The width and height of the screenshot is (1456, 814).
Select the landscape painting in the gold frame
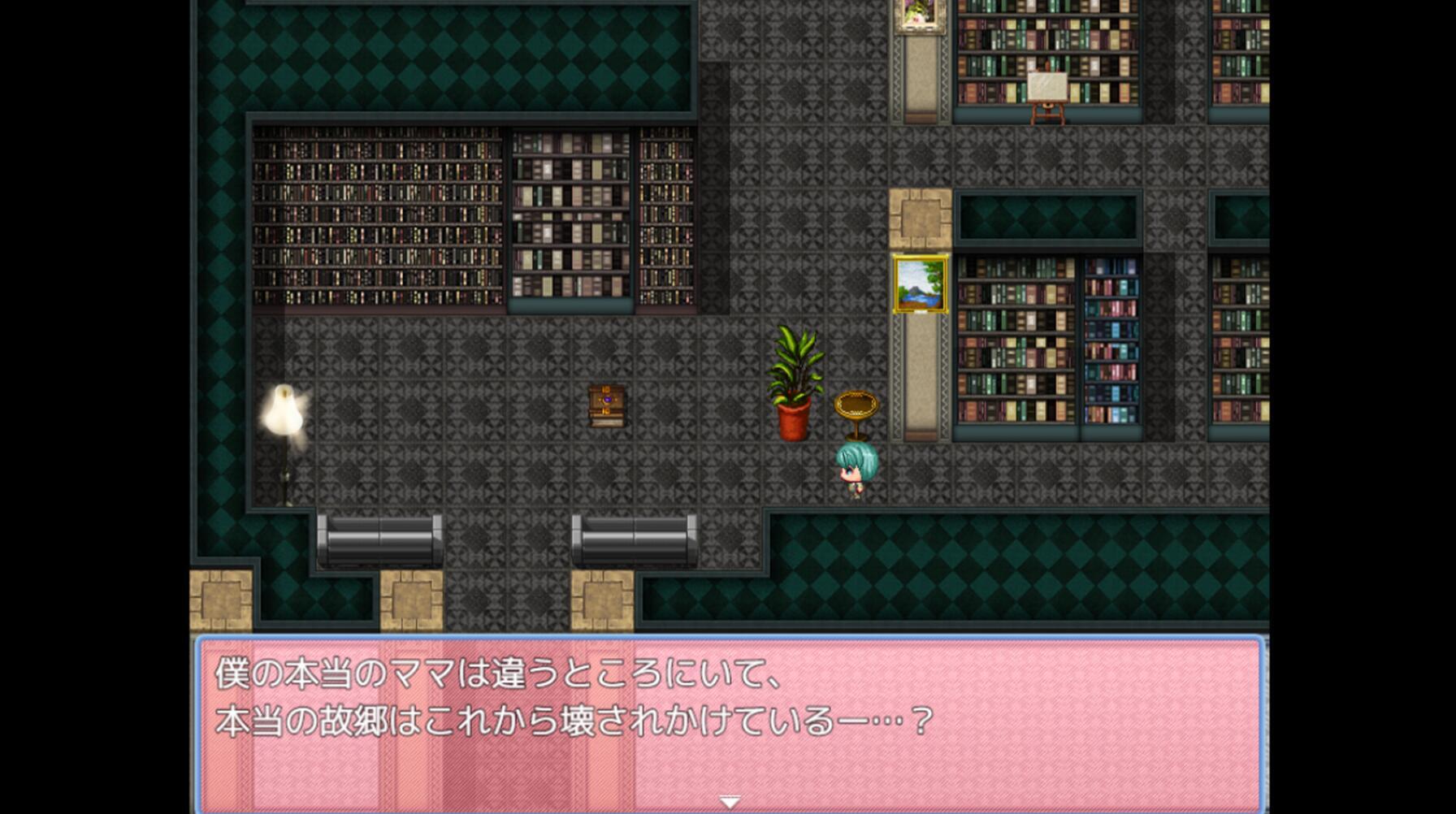pyautogui.click(x=921, y=282)
